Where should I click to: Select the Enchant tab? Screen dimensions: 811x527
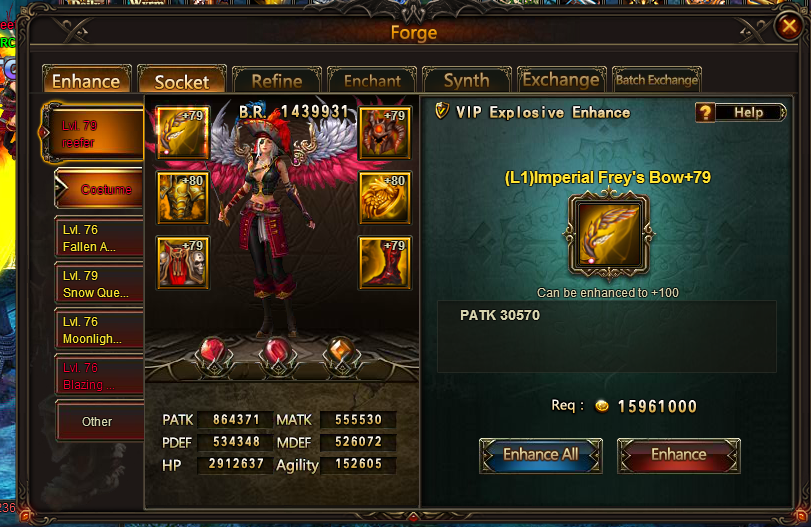[x=371, y=81]
